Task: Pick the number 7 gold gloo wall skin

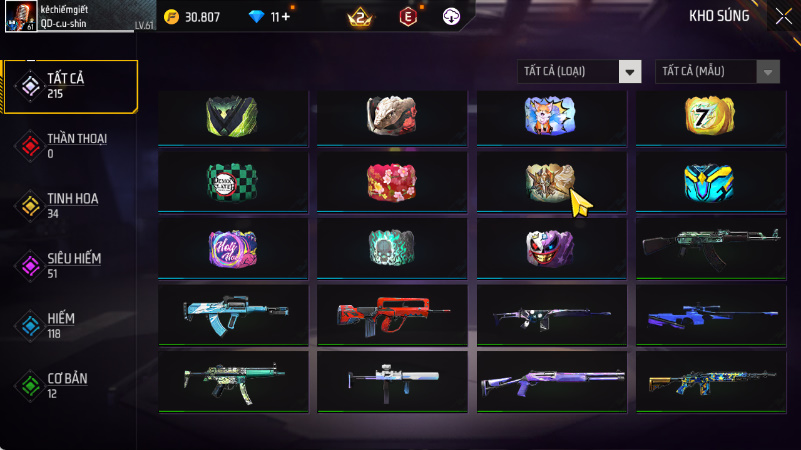Action: pyautogui.click(x=710, y=117)
